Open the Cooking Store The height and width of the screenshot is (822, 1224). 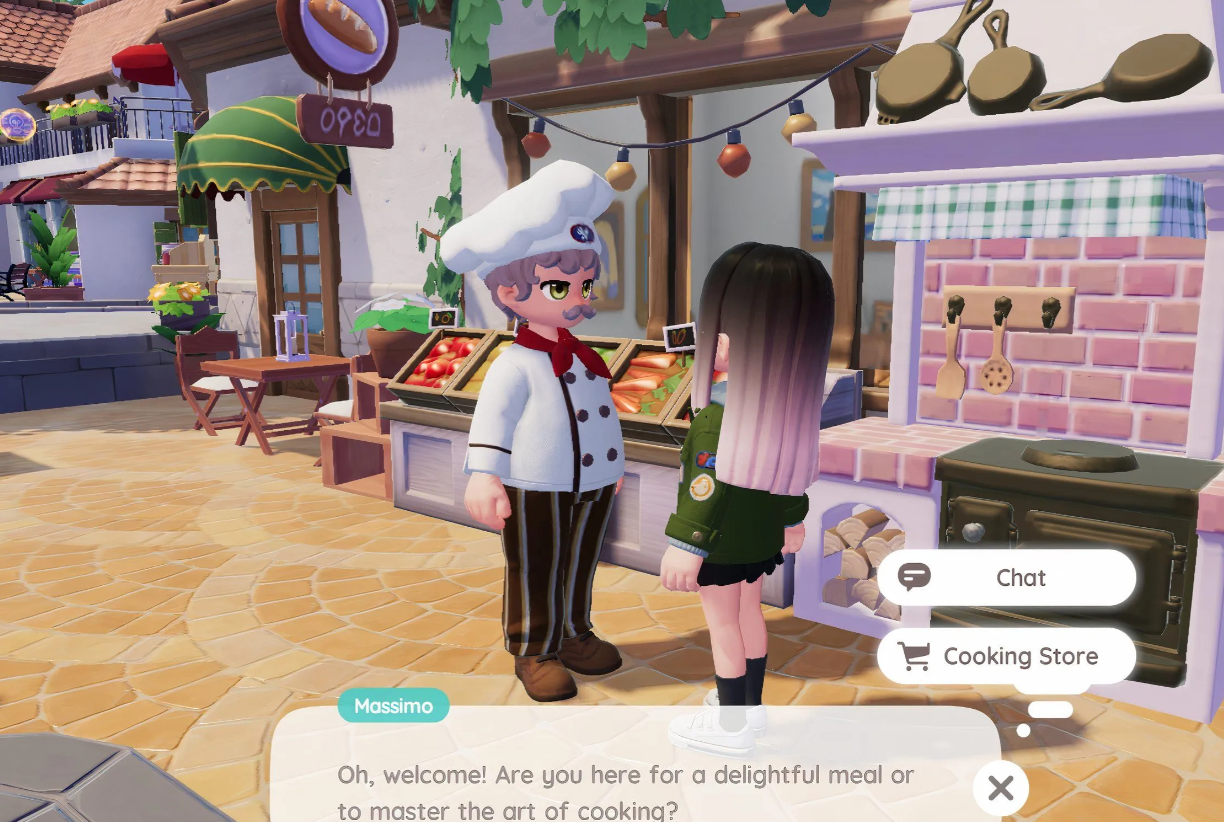click(1006, 656)
